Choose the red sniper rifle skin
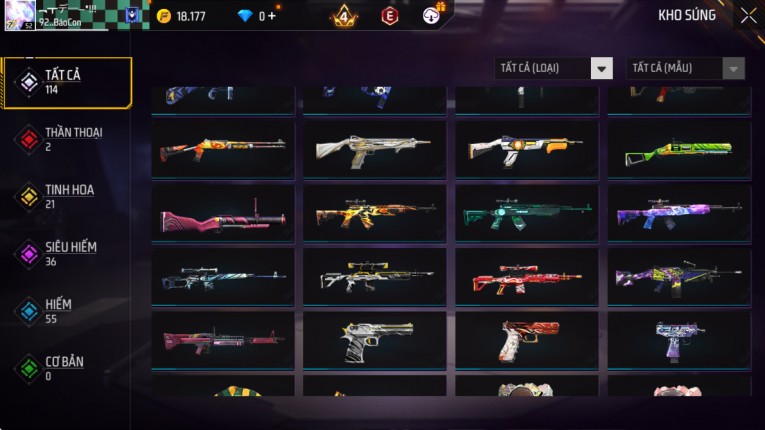This screenshot has height=430, width=765. click(x=527, y=277)
